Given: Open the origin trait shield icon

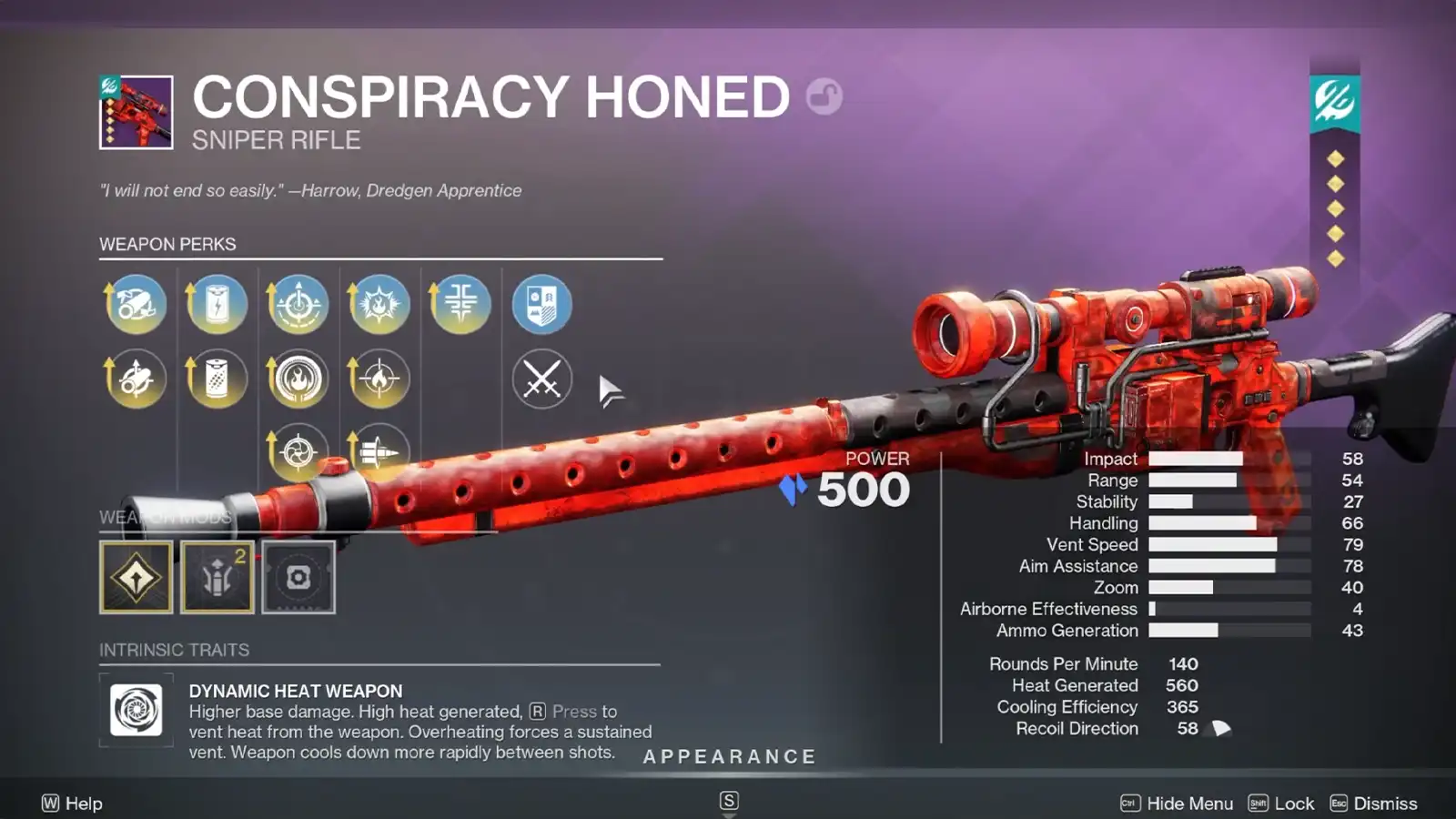Looking at the screenshot, I should coord(541,305).
